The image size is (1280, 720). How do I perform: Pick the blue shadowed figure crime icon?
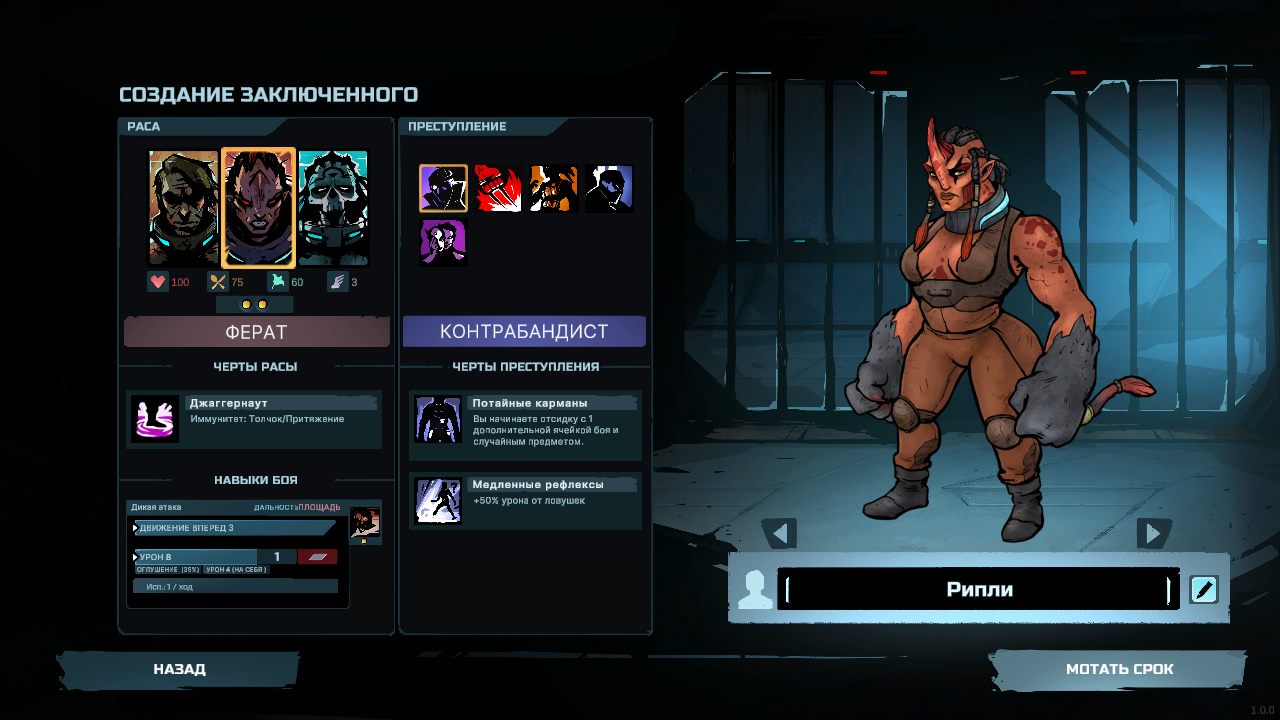coord(609,188)
